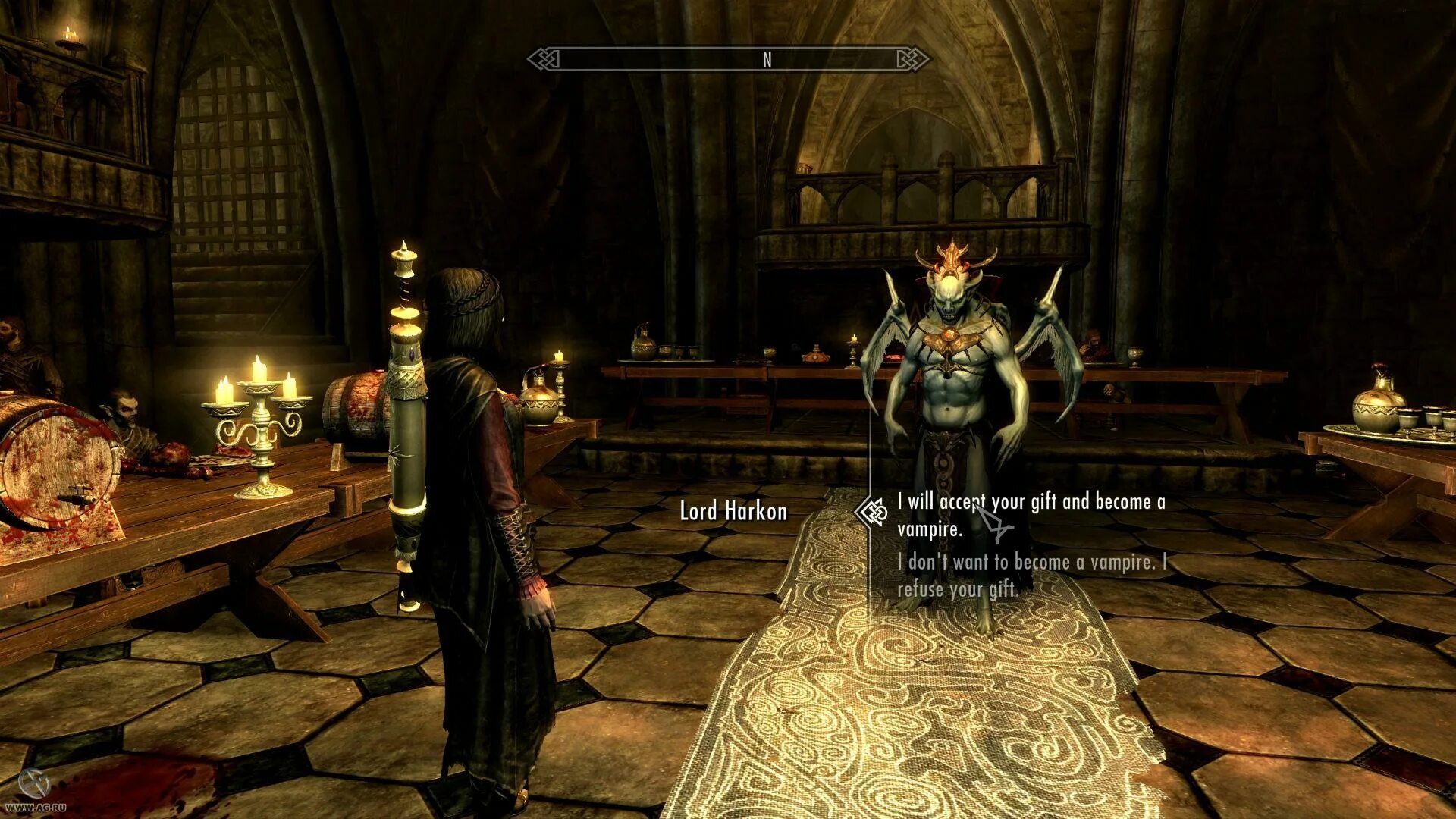Select "I don't want to become a vampire"
This screenshot has width=1456, height=819.
(1030, 575)
